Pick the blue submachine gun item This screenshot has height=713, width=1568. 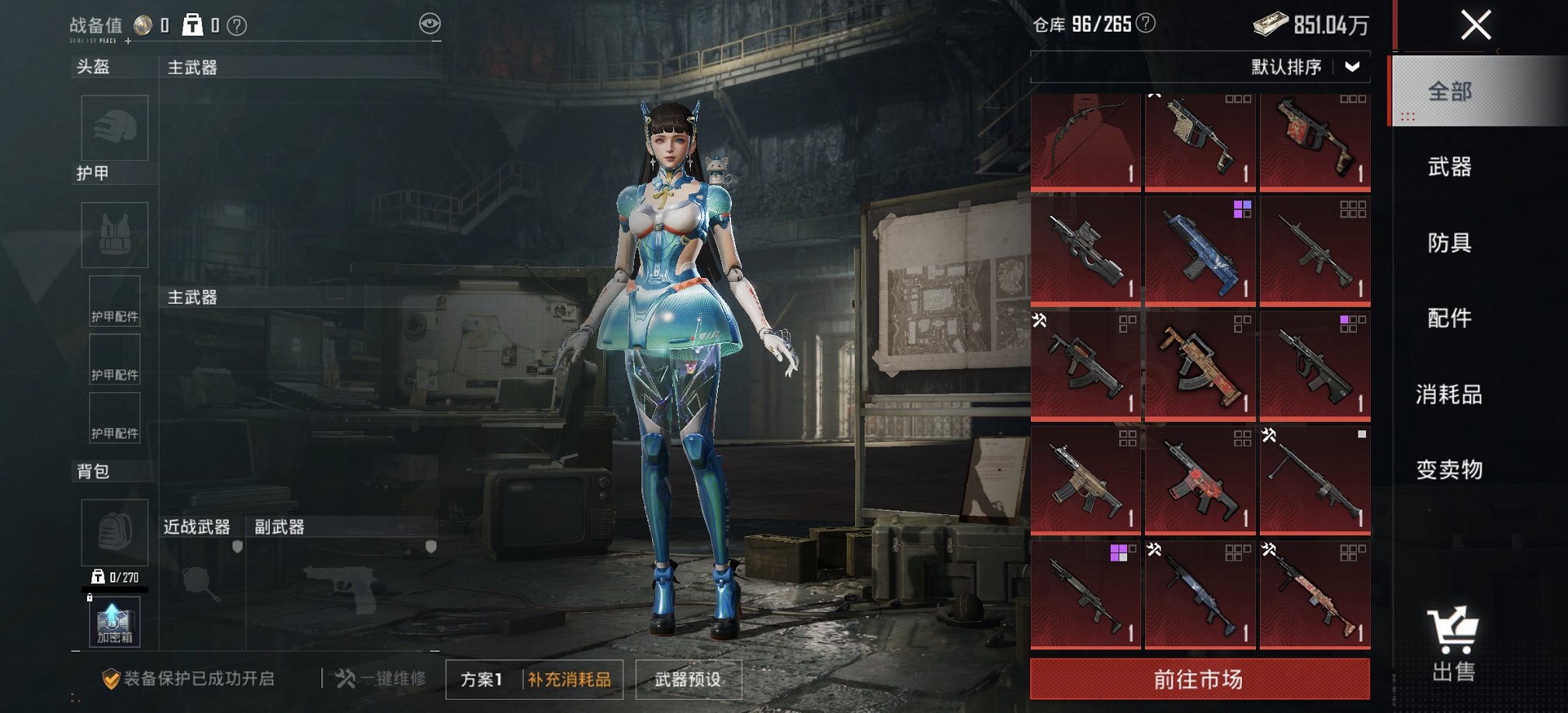[x=1199, y=250]
